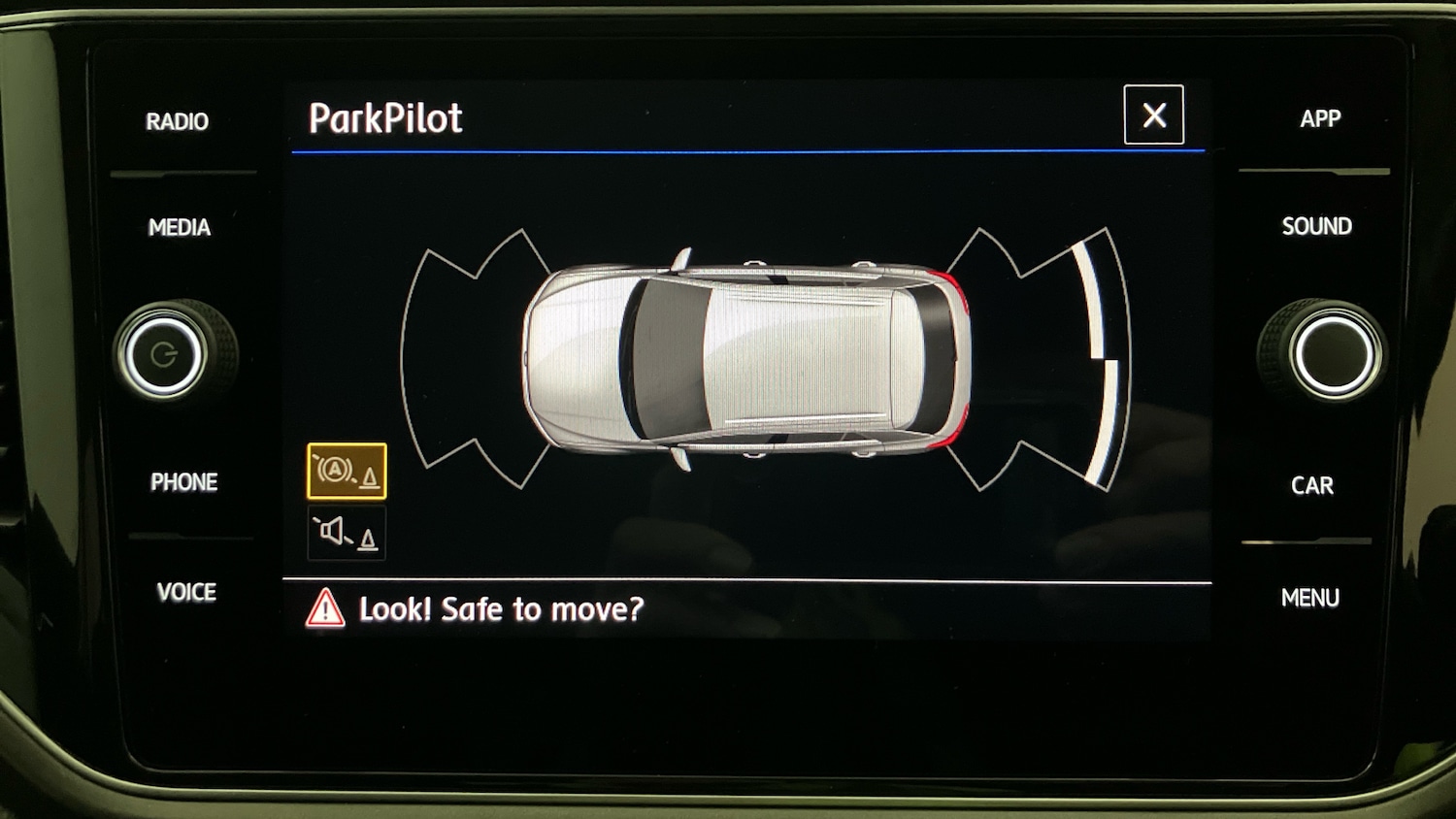
Task: Open the APP menu
Action: point(1320,118)
